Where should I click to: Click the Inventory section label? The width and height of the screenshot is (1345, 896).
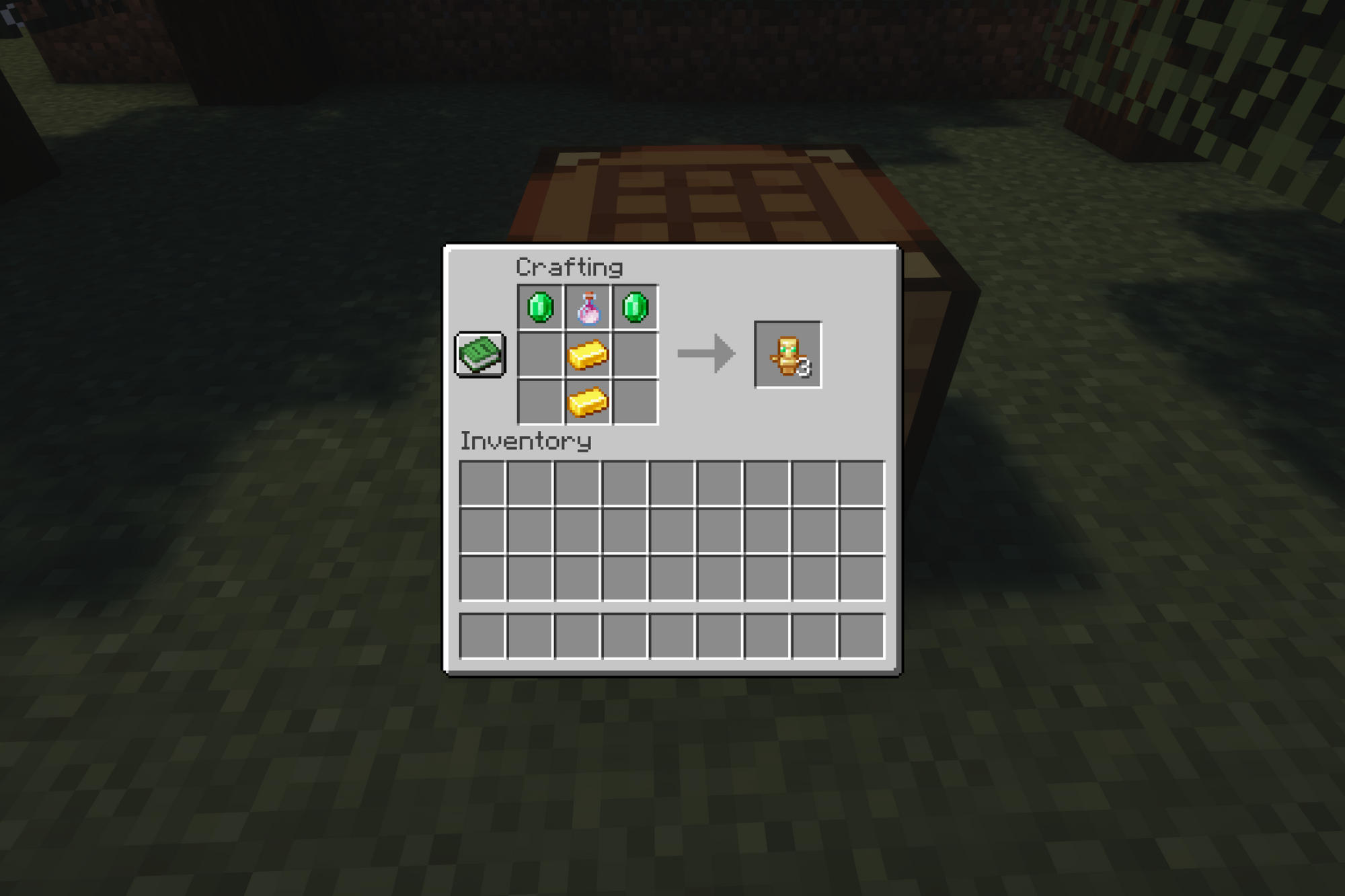pyautogui.click(x=525, y=442)
